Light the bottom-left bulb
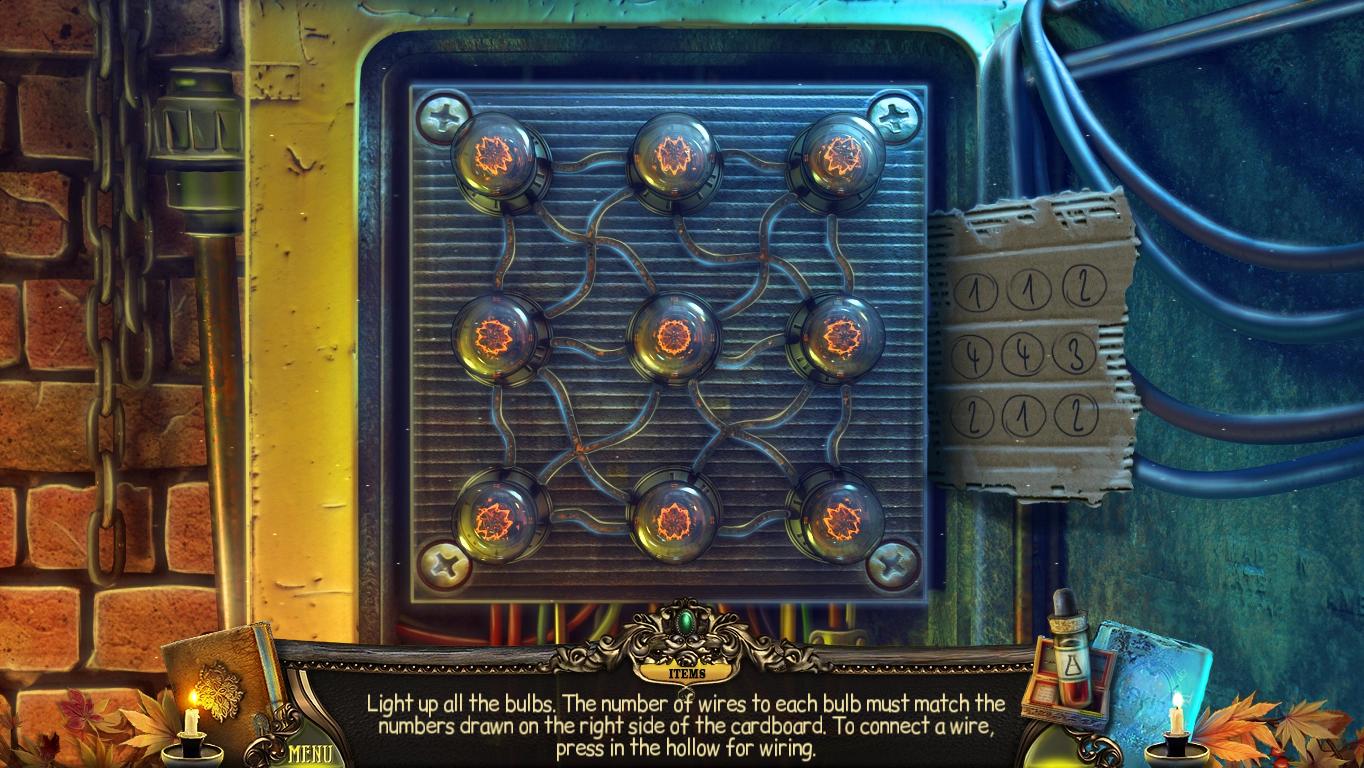 (x=500, y=517)
